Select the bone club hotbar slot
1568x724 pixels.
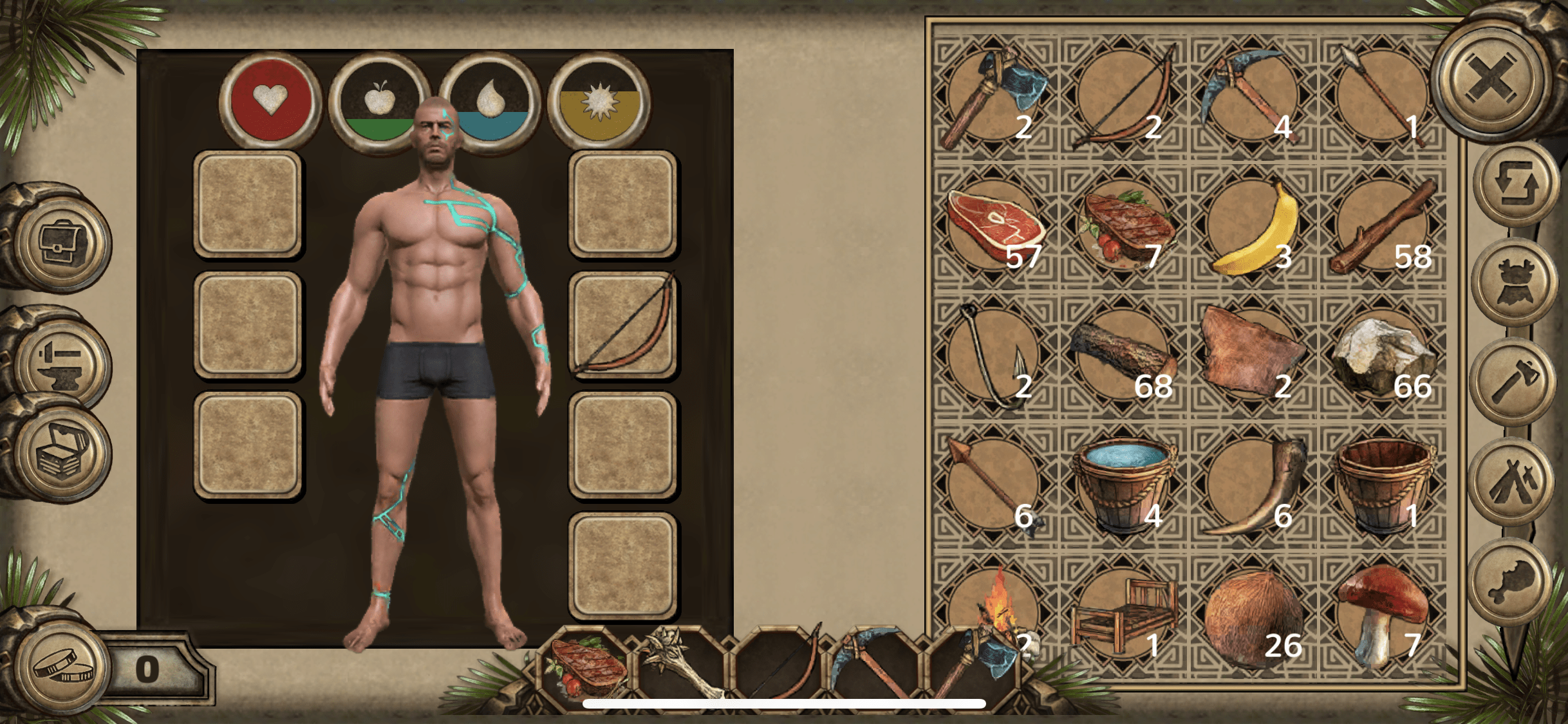(681, 666)
